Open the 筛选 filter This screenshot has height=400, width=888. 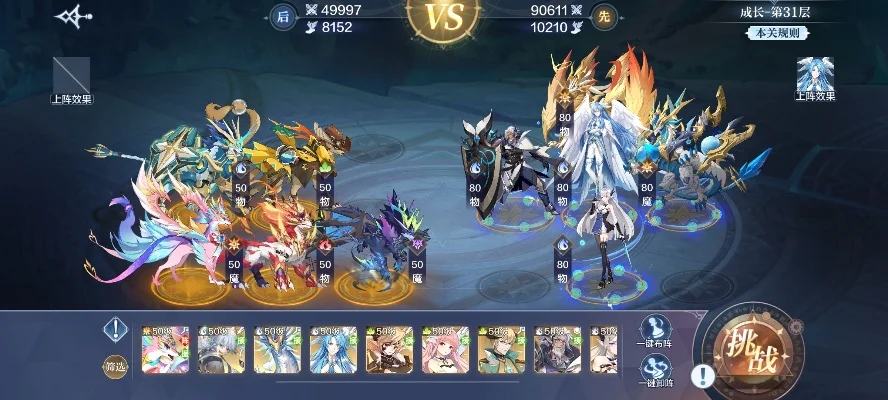(x=116, y=367)
